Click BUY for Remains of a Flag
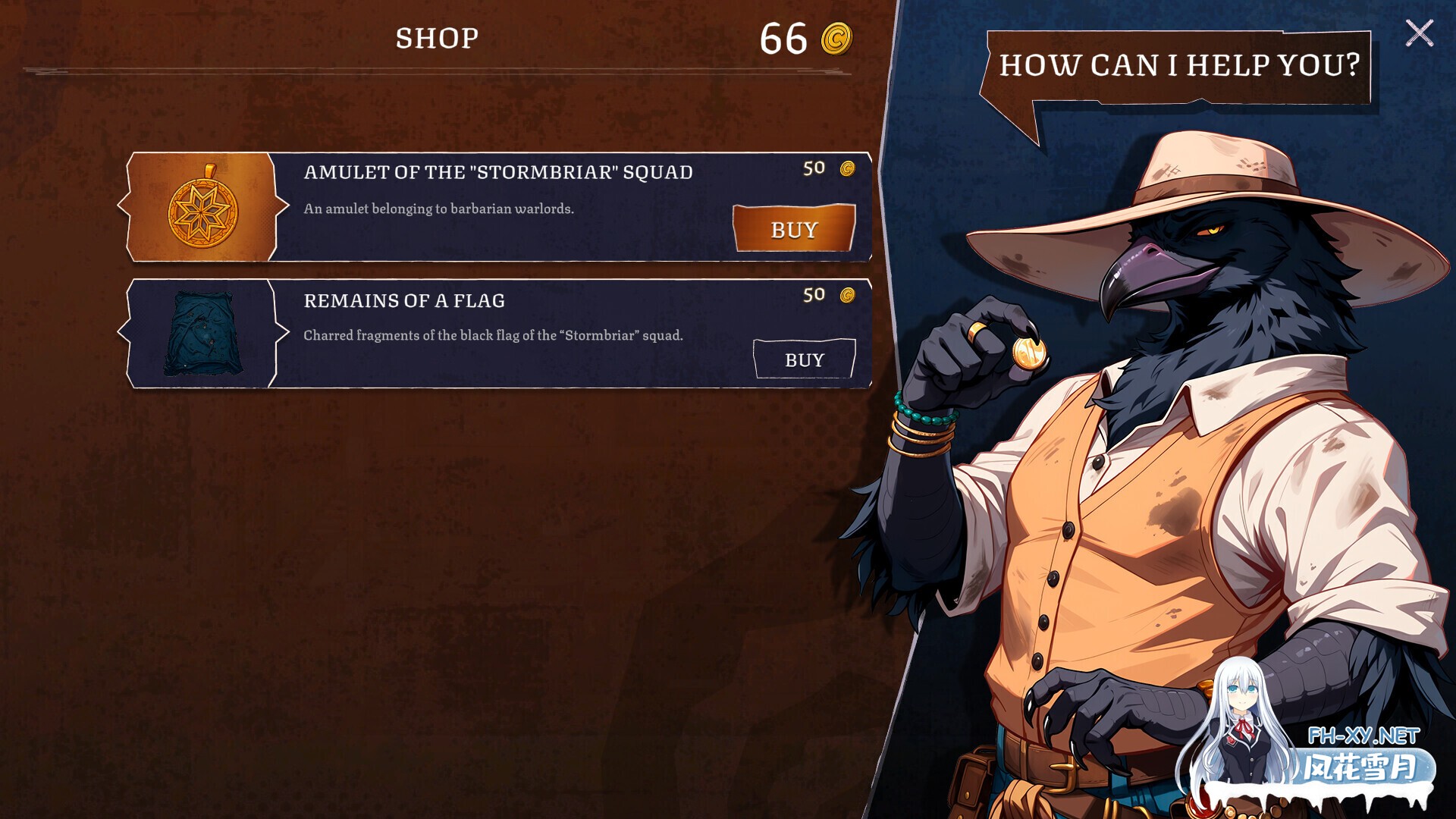The width and height of the screenshot is (1456, 819). point(804,359)
